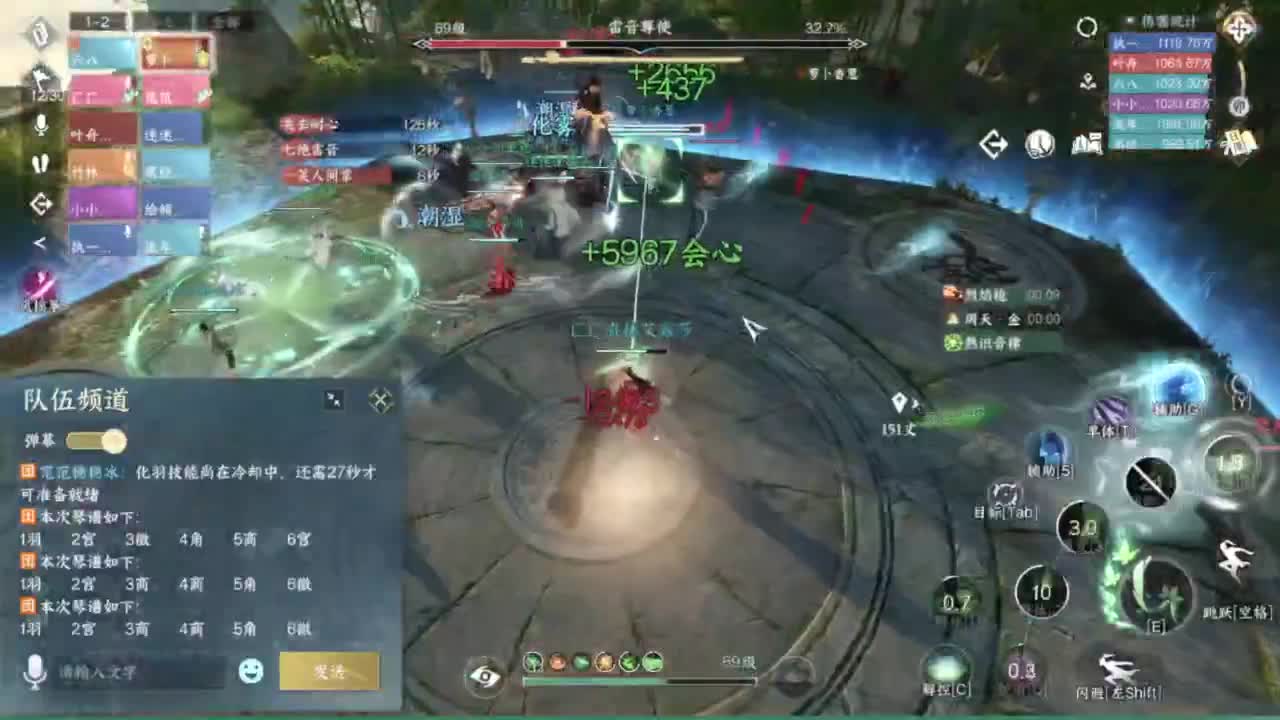Open the voice chat microphone icon
Screen dimensions: 1280x720
(x=40, y=125)
